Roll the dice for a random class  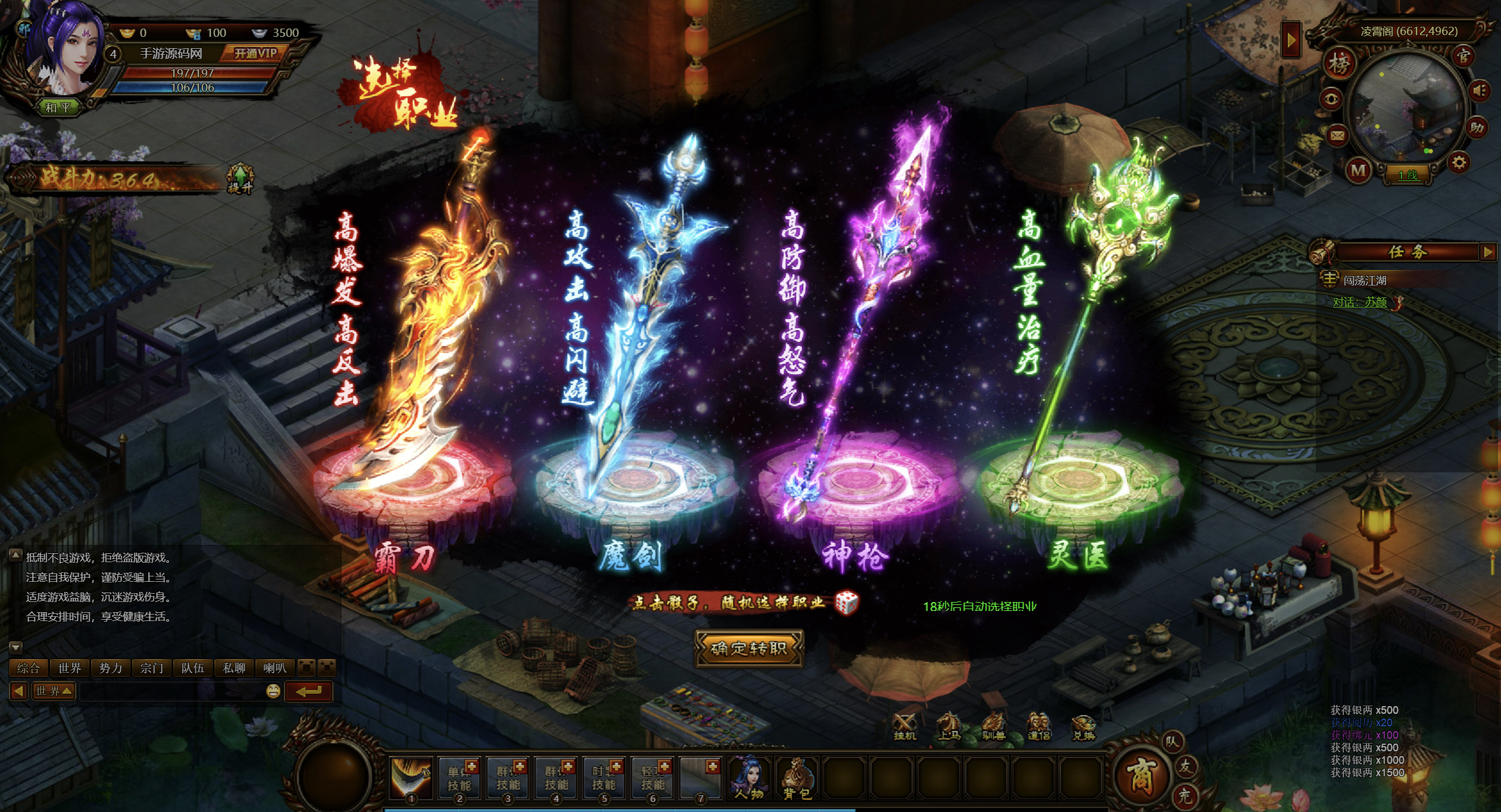click(846, 603)
